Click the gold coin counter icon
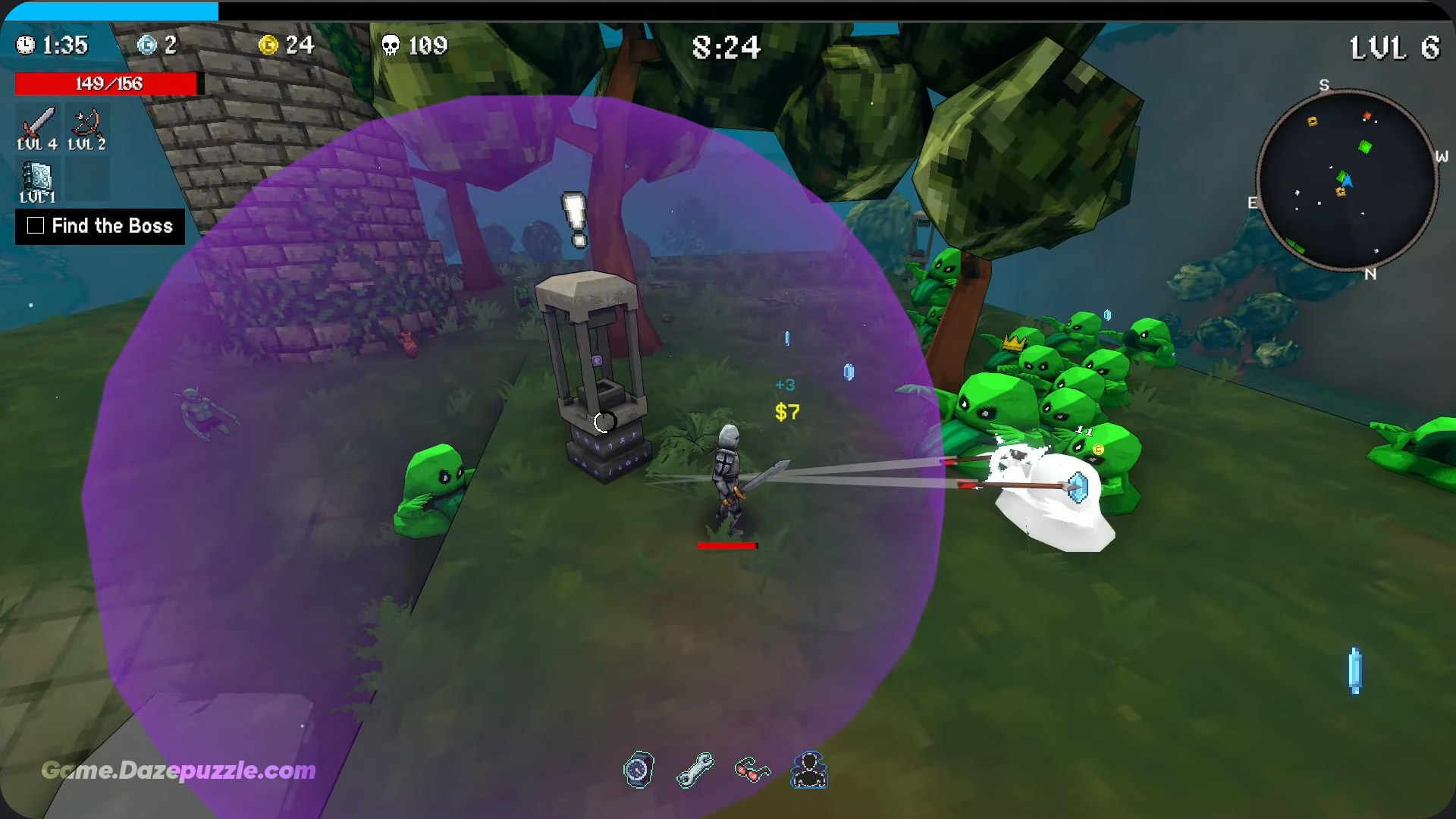Screen dimensions: 1456x819 [268, 45]
